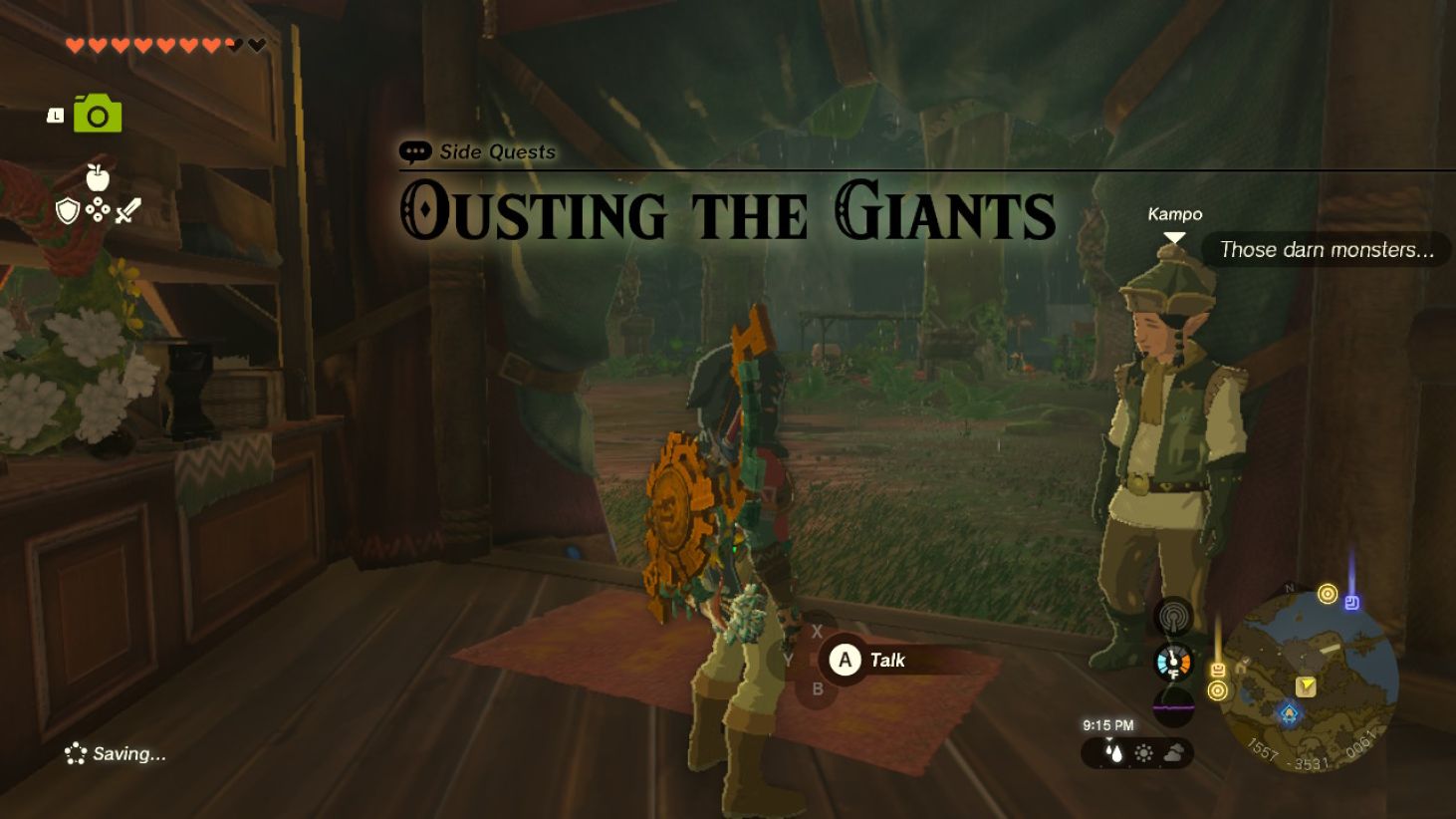Click the yellow quest marker on the minimap

[x=1307, y=684]
